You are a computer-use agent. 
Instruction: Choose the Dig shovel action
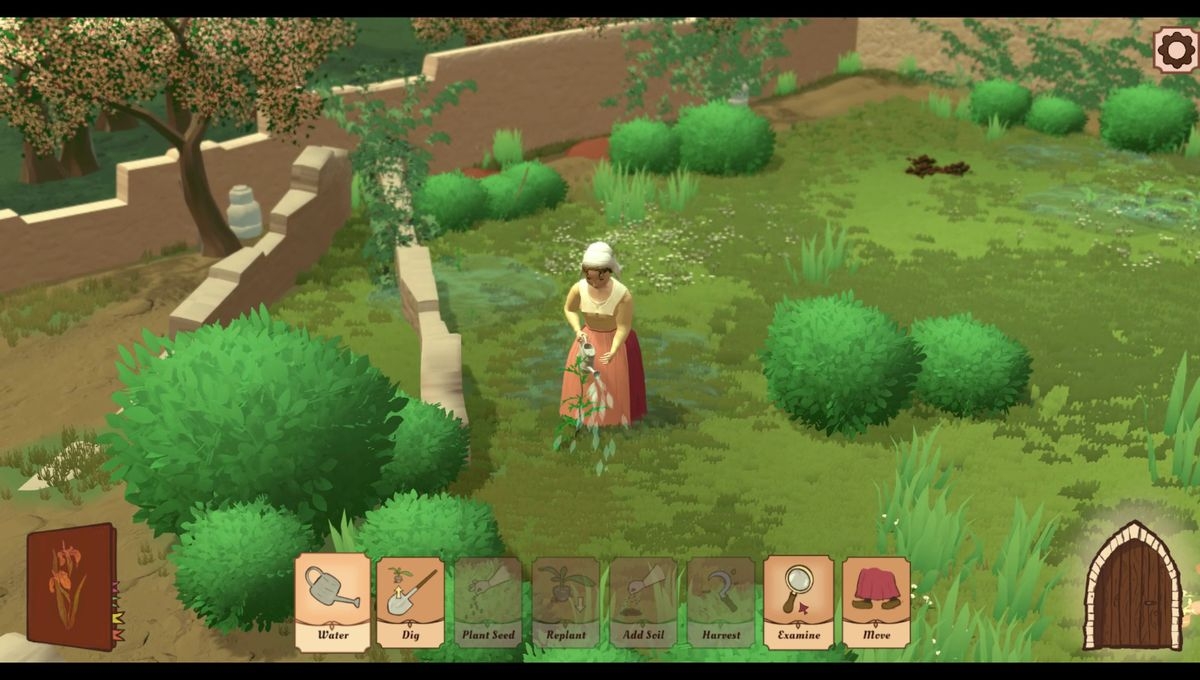pyautogui.click(x=410, y=602)
